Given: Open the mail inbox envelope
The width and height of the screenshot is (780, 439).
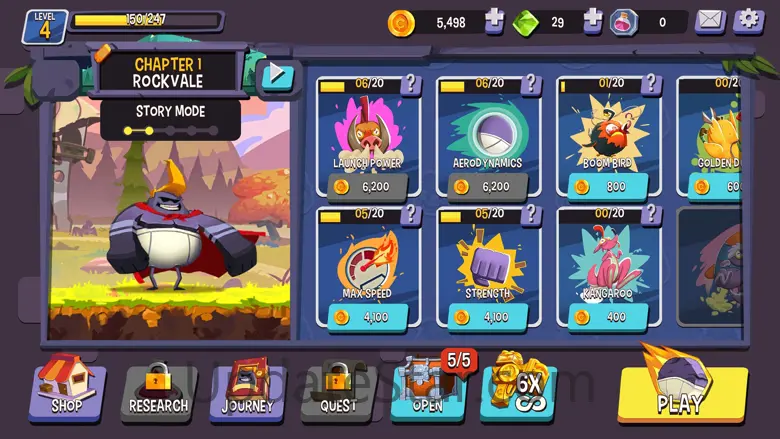Looking at the screenshot, I should tap(710, 21).
